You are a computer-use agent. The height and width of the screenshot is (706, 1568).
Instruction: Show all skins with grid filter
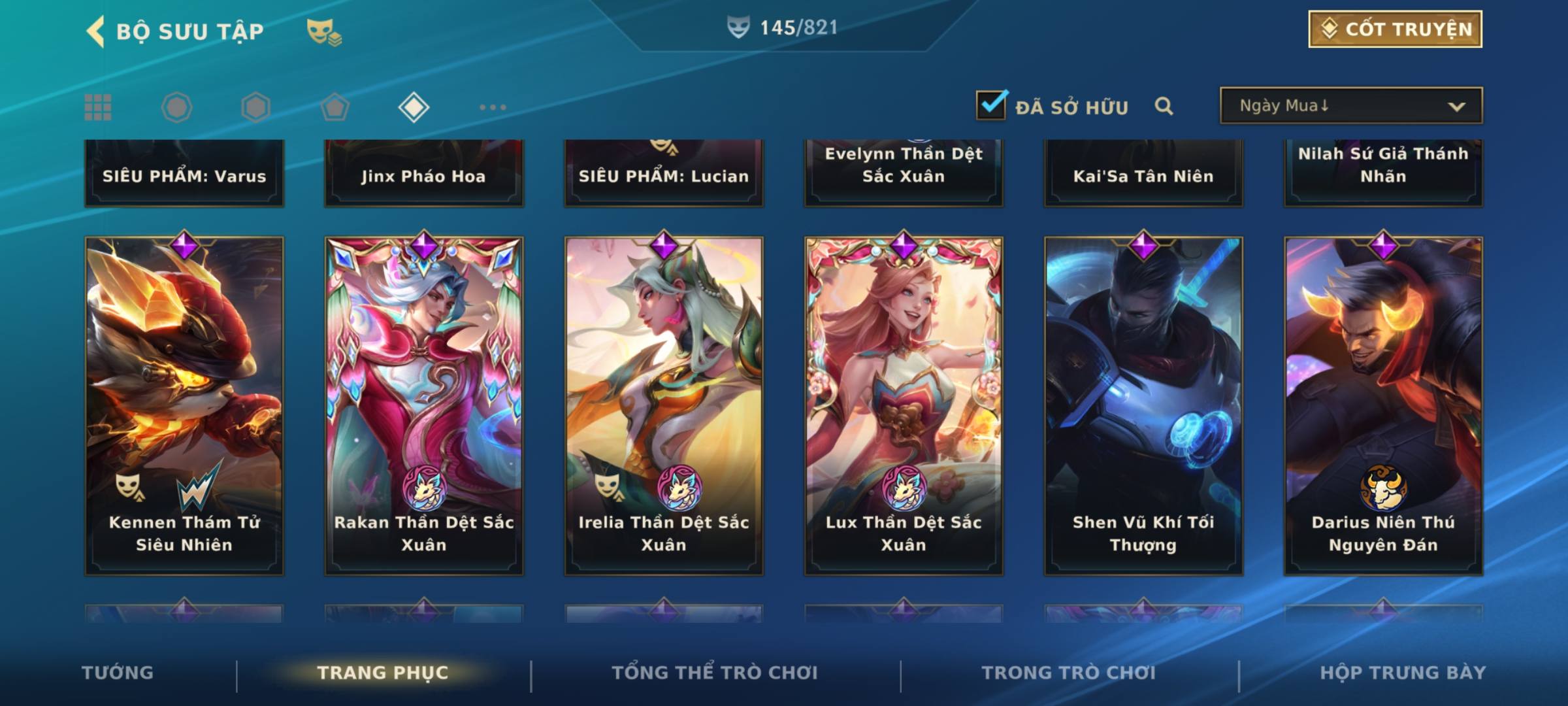coord(98,107)
